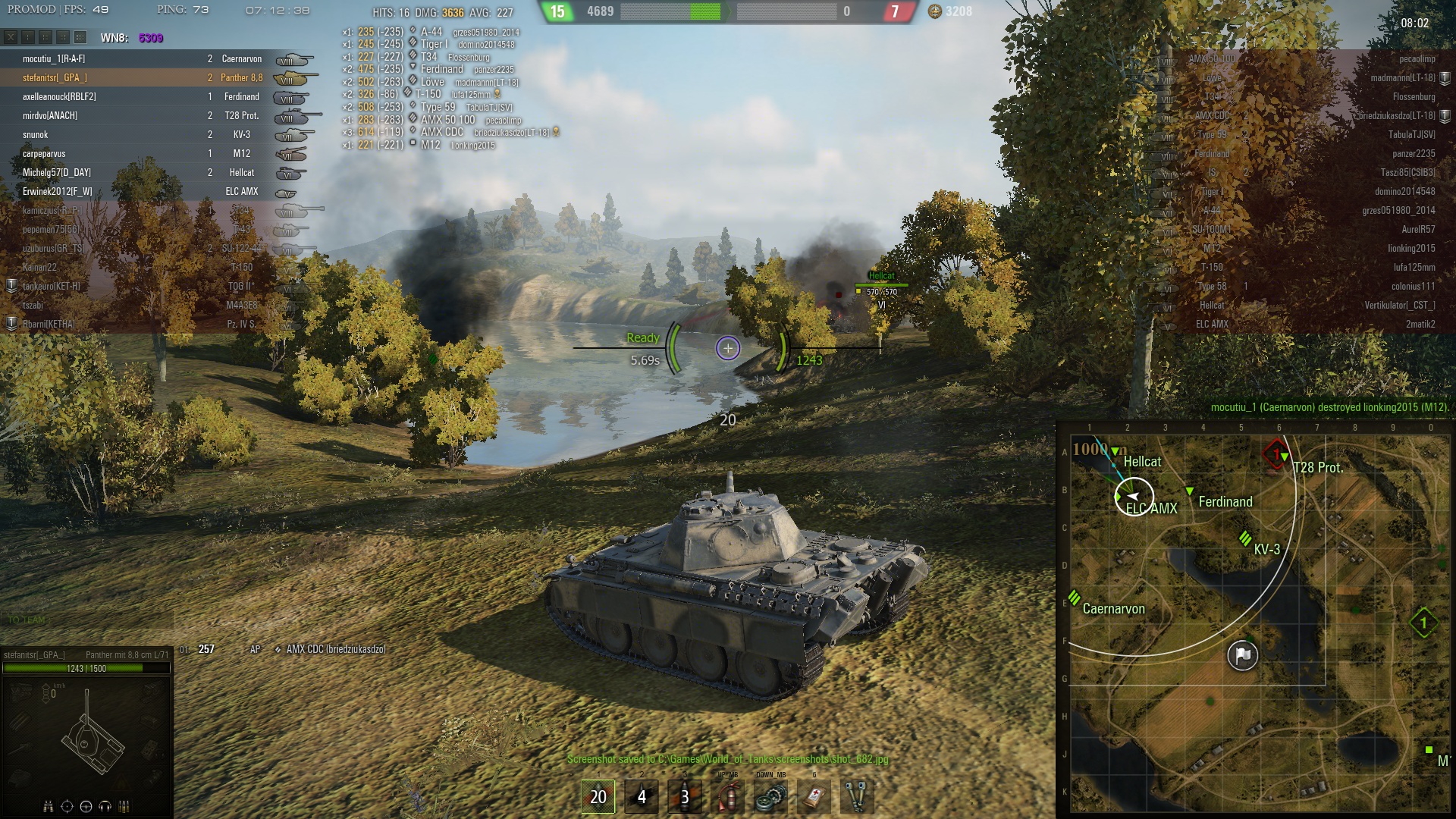Hide the player panel with the X button
1456x819 pixels.
[x=11, y=37]
